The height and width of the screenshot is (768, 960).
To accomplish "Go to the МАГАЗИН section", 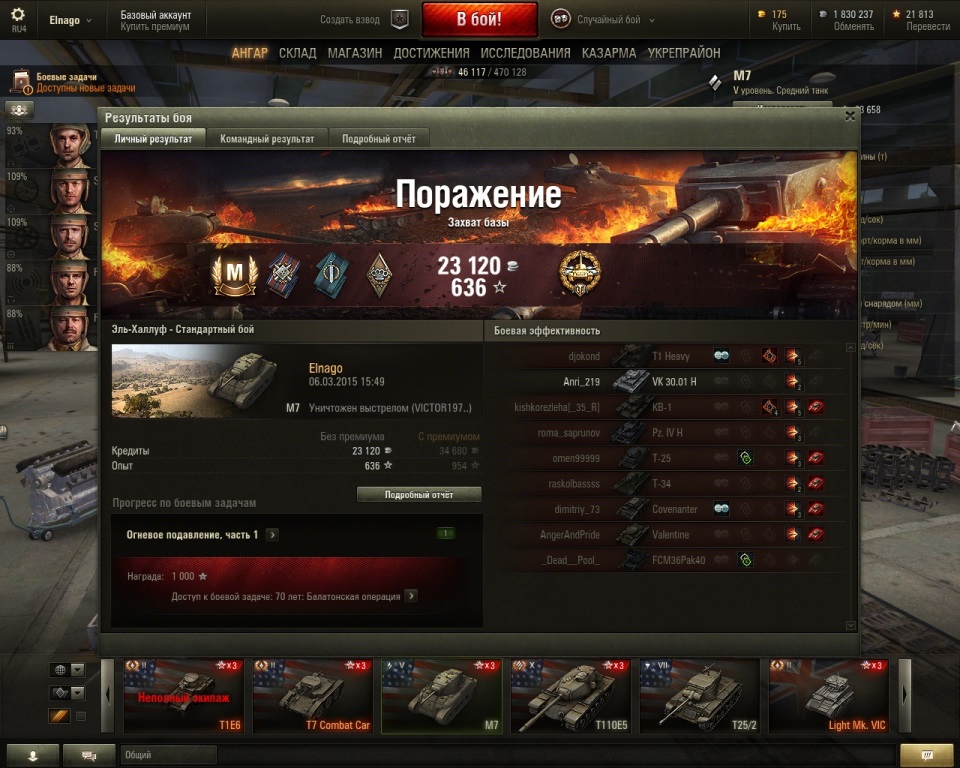I will tap(354, 53).
